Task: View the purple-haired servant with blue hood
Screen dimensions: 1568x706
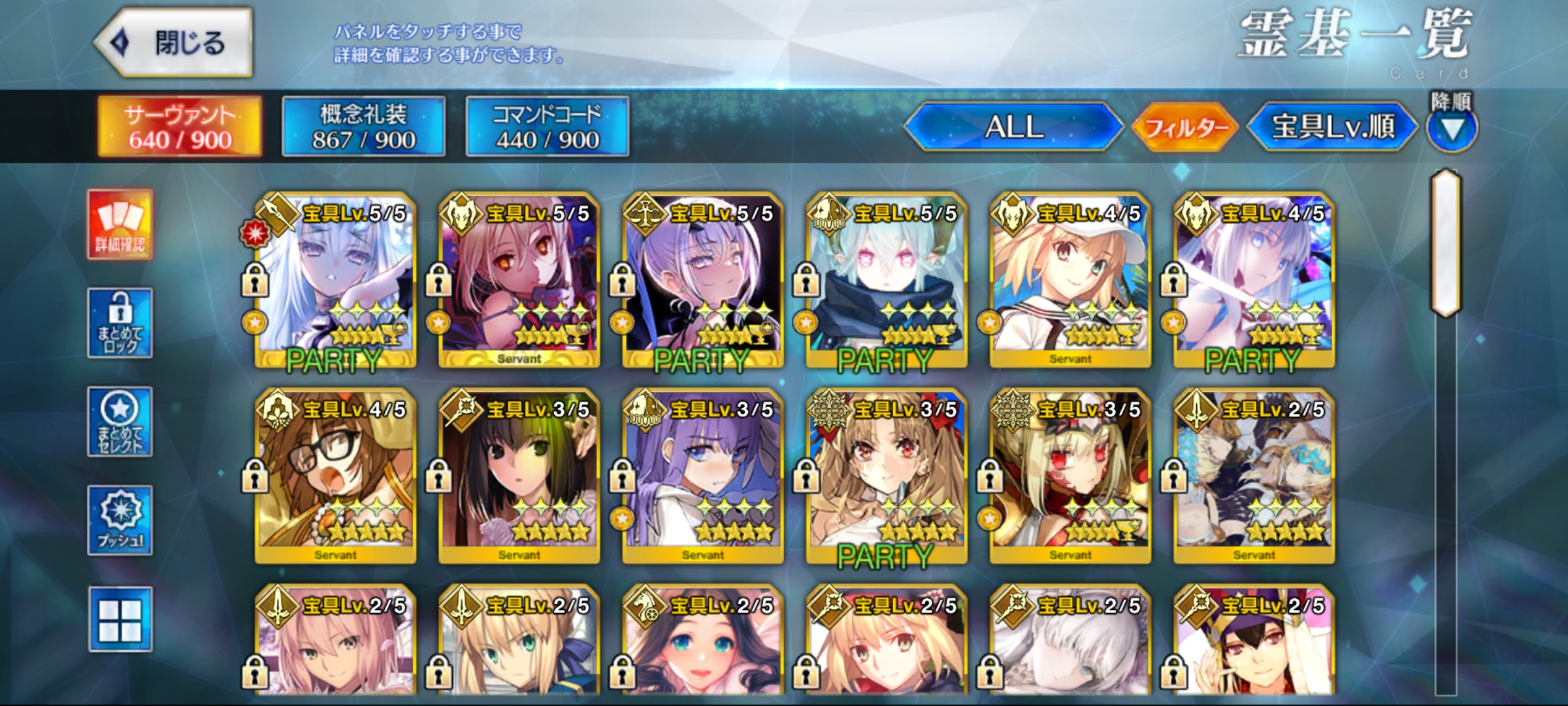Action: (702, 477)
